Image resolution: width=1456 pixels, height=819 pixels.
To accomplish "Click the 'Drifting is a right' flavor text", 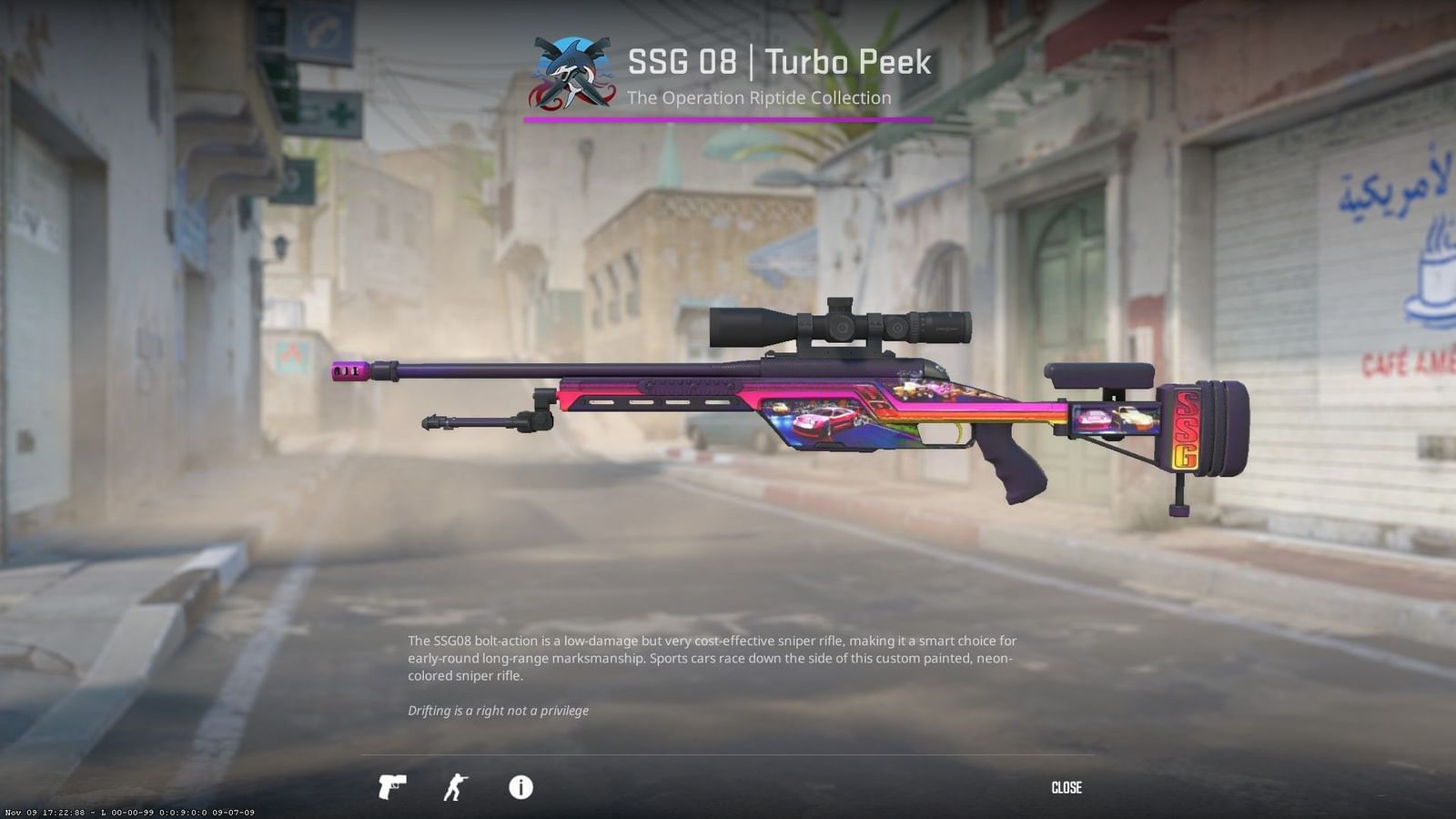I will (499, 711).
